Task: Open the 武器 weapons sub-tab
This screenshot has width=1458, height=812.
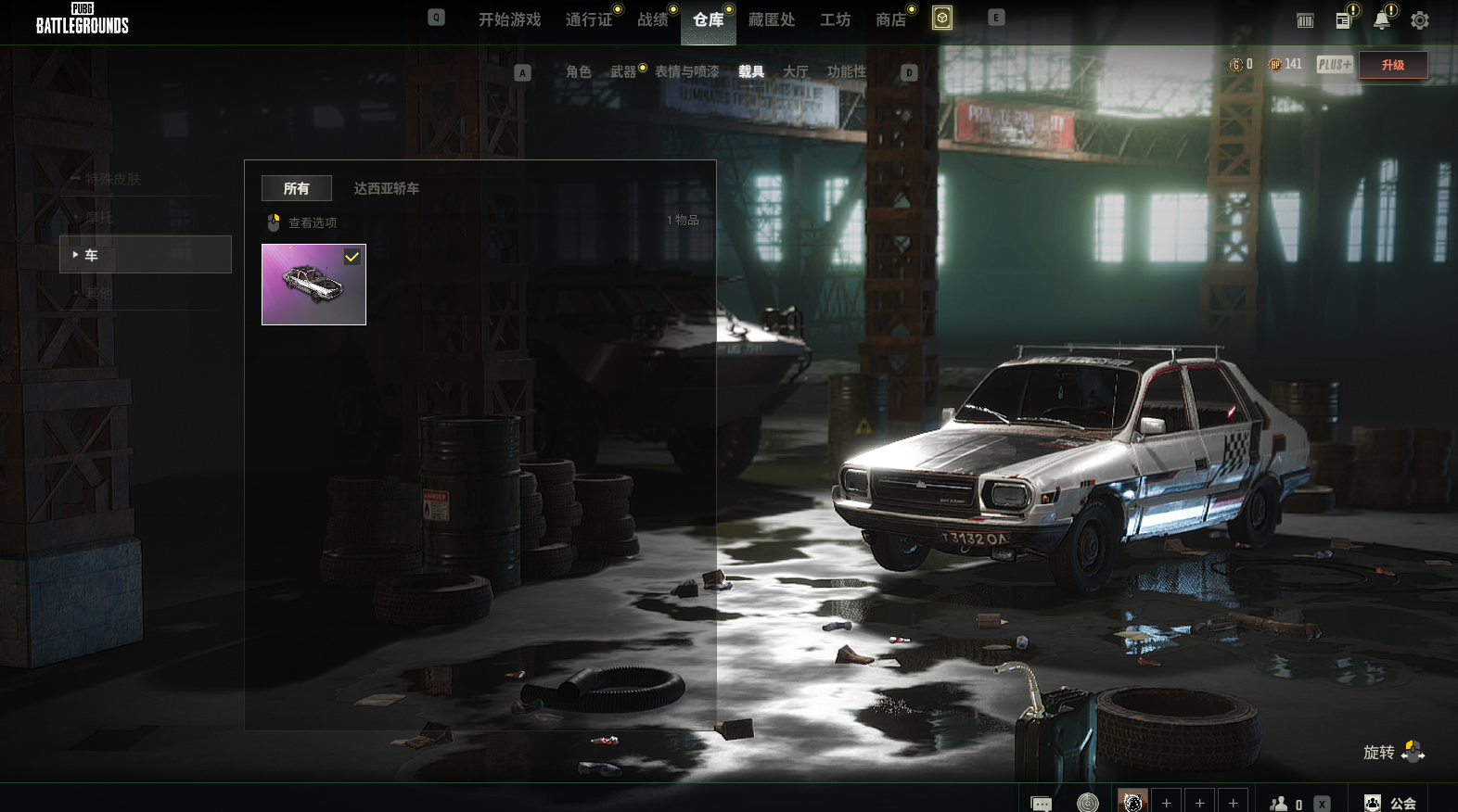Action: (623, 71)
